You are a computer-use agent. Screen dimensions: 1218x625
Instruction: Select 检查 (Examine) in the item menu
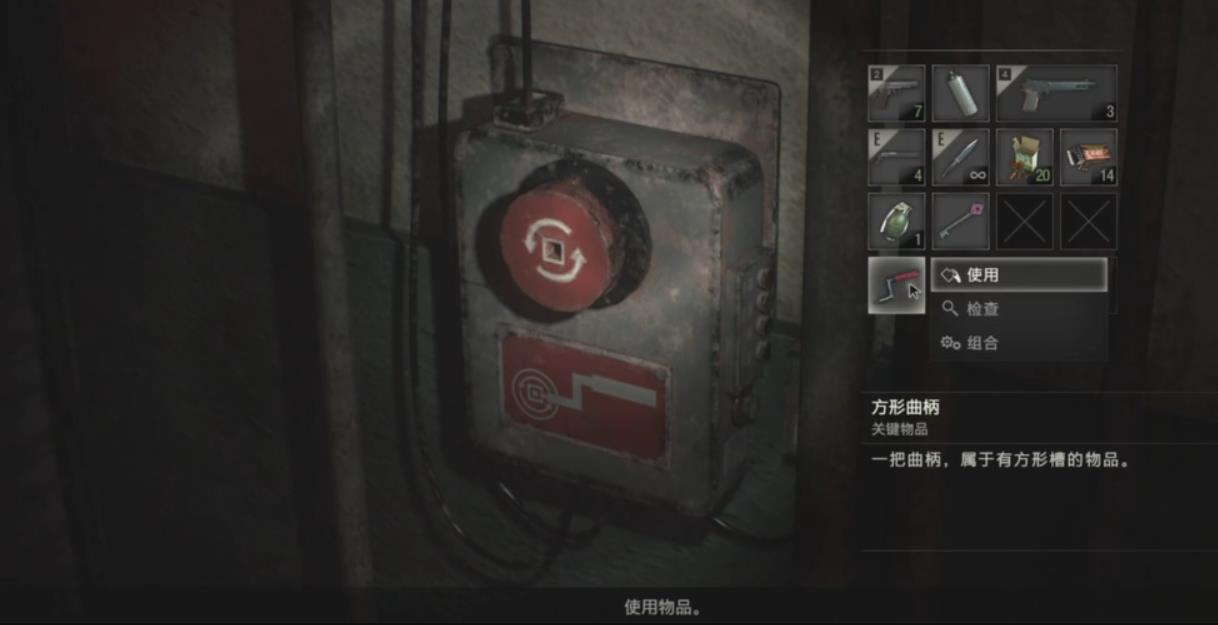1018,309
